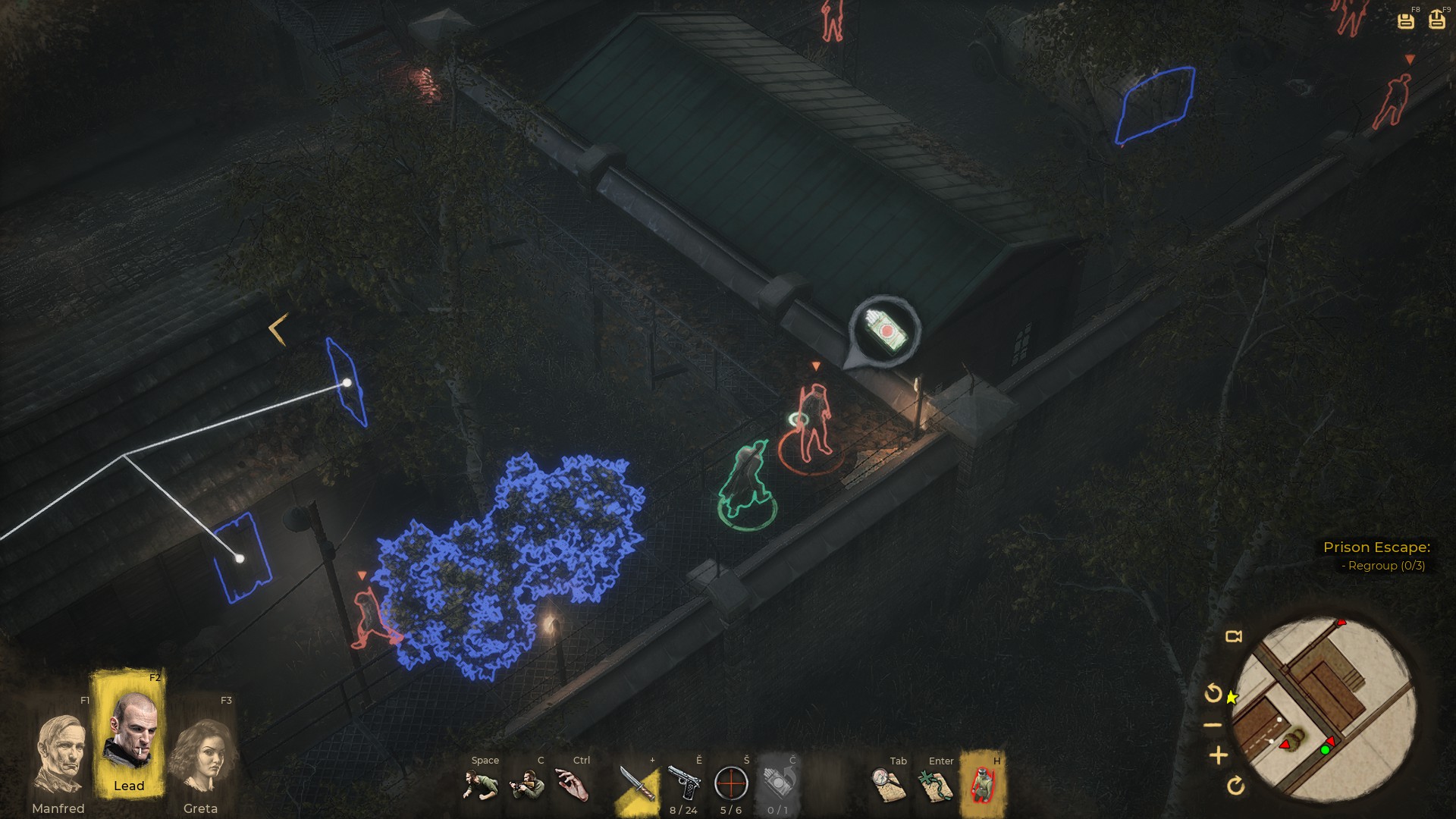Choose Greta's character portrait
The width and height of the screenshot is (1456, 819).
202,756
